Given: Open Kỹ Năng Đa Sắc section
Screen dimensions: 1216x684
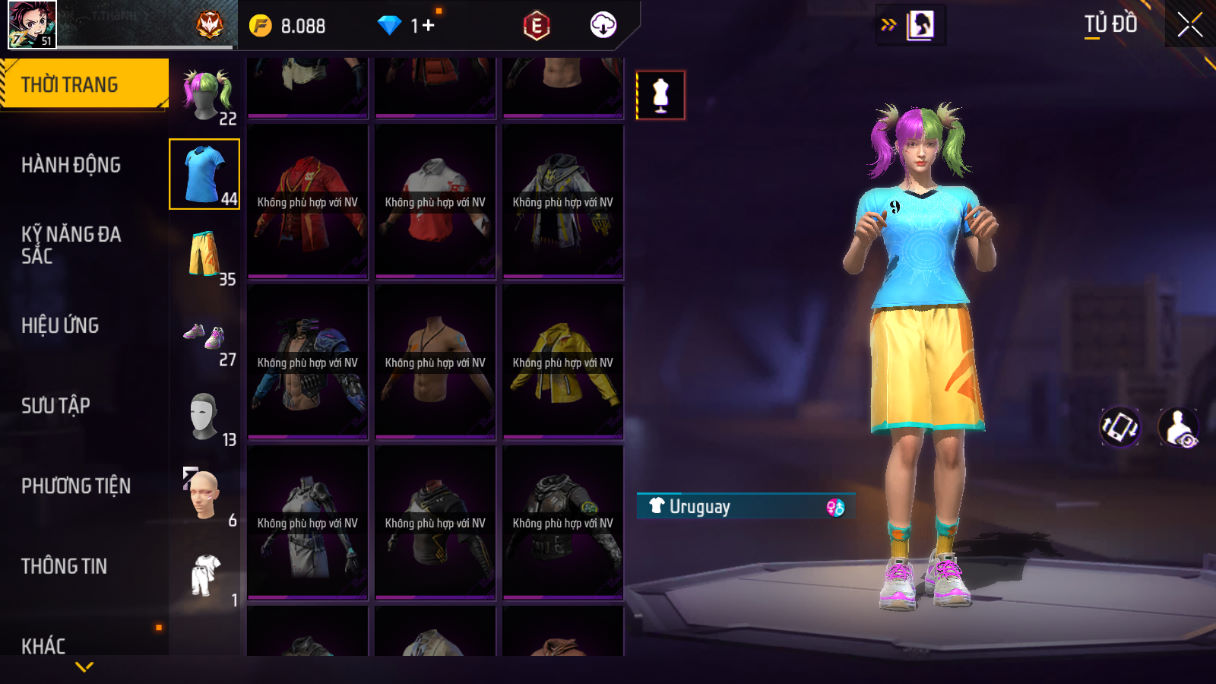Looking at the screenshot, I should [71, 245].
